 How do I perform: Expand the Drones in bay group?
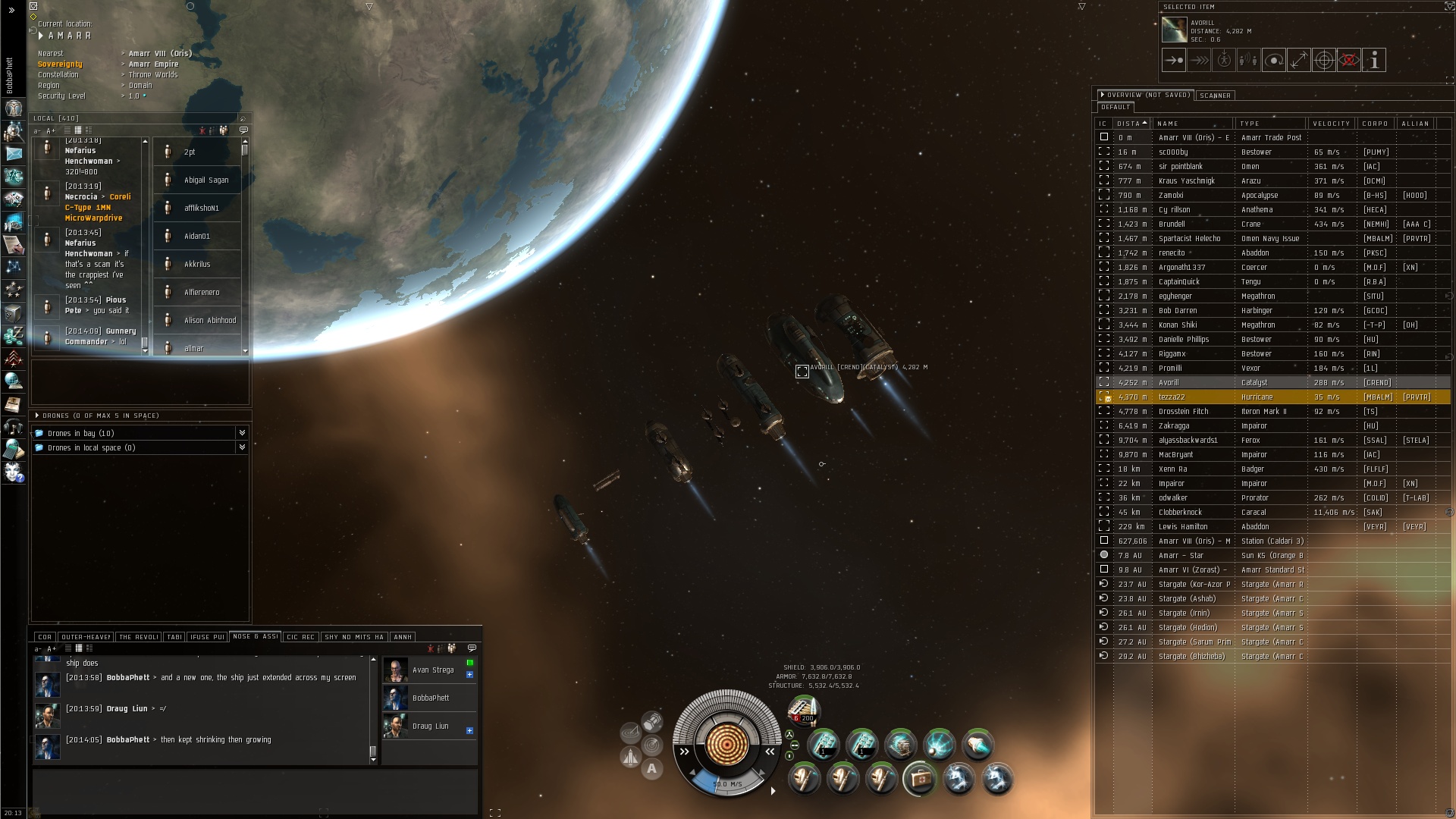point(242,433)
